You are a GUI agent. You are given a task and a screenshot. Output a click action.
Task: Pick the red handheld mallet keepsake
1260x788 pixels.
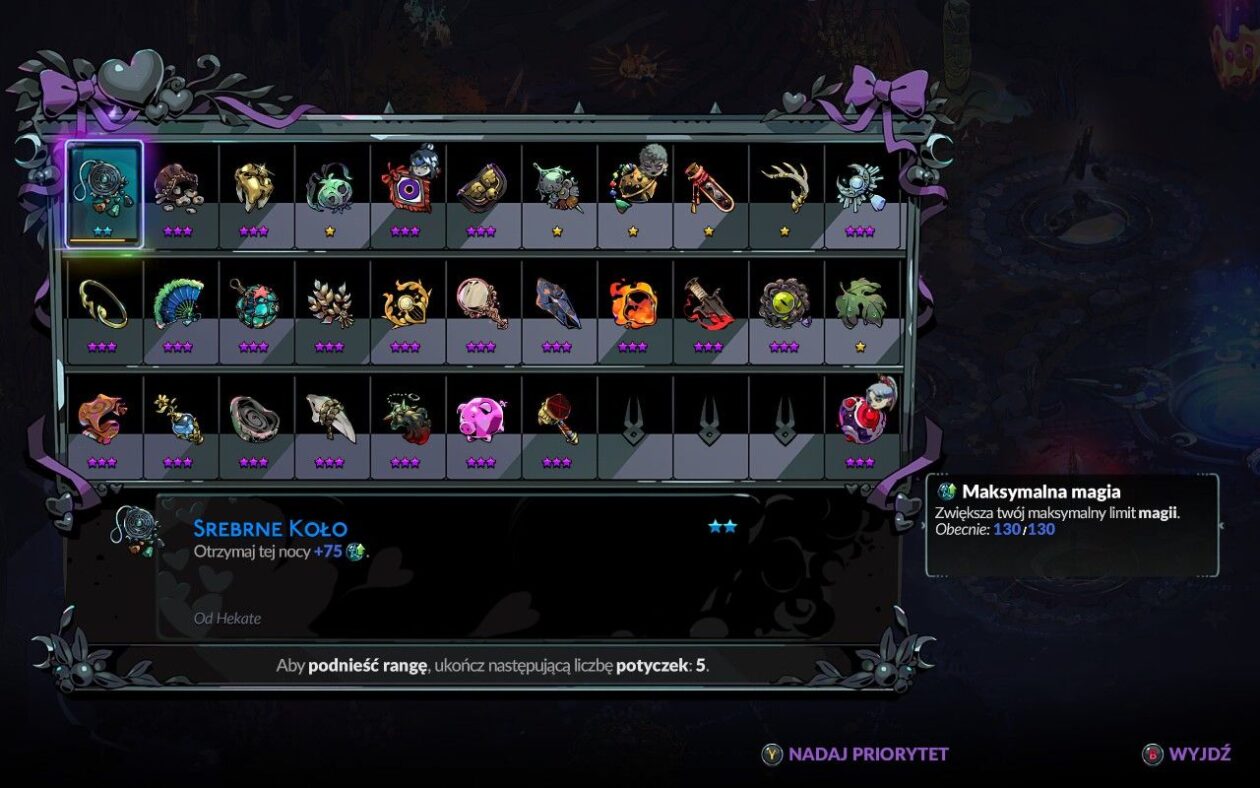tap(557, 418)
